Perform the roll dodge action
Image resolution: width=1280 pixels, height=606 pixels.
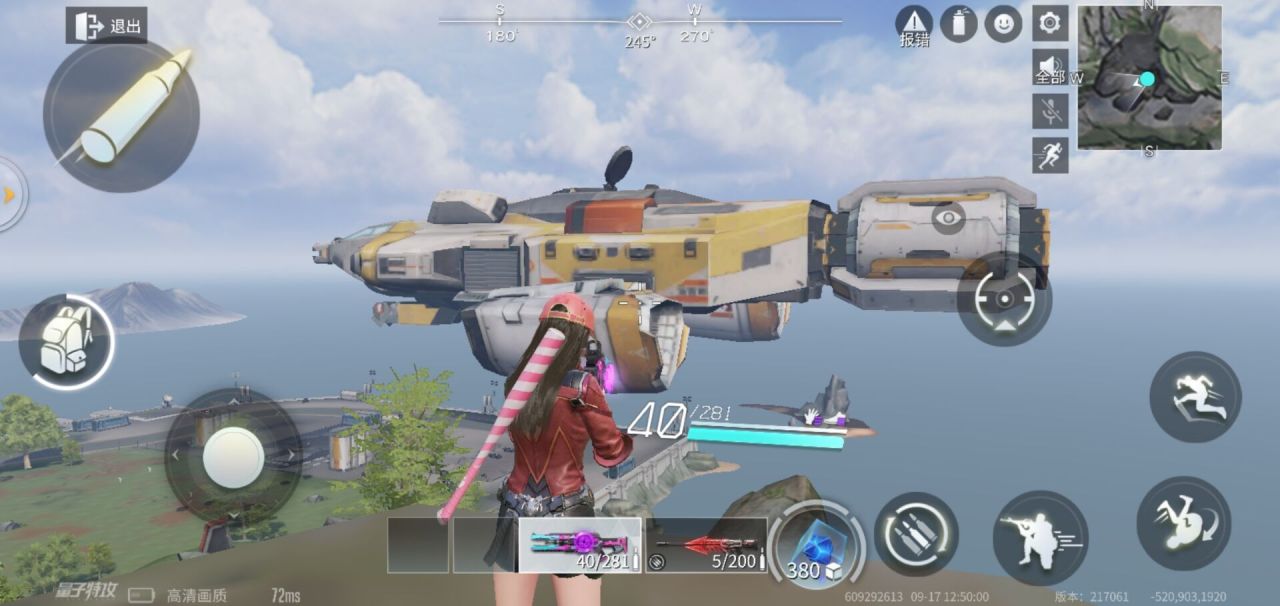(1183, 523)
